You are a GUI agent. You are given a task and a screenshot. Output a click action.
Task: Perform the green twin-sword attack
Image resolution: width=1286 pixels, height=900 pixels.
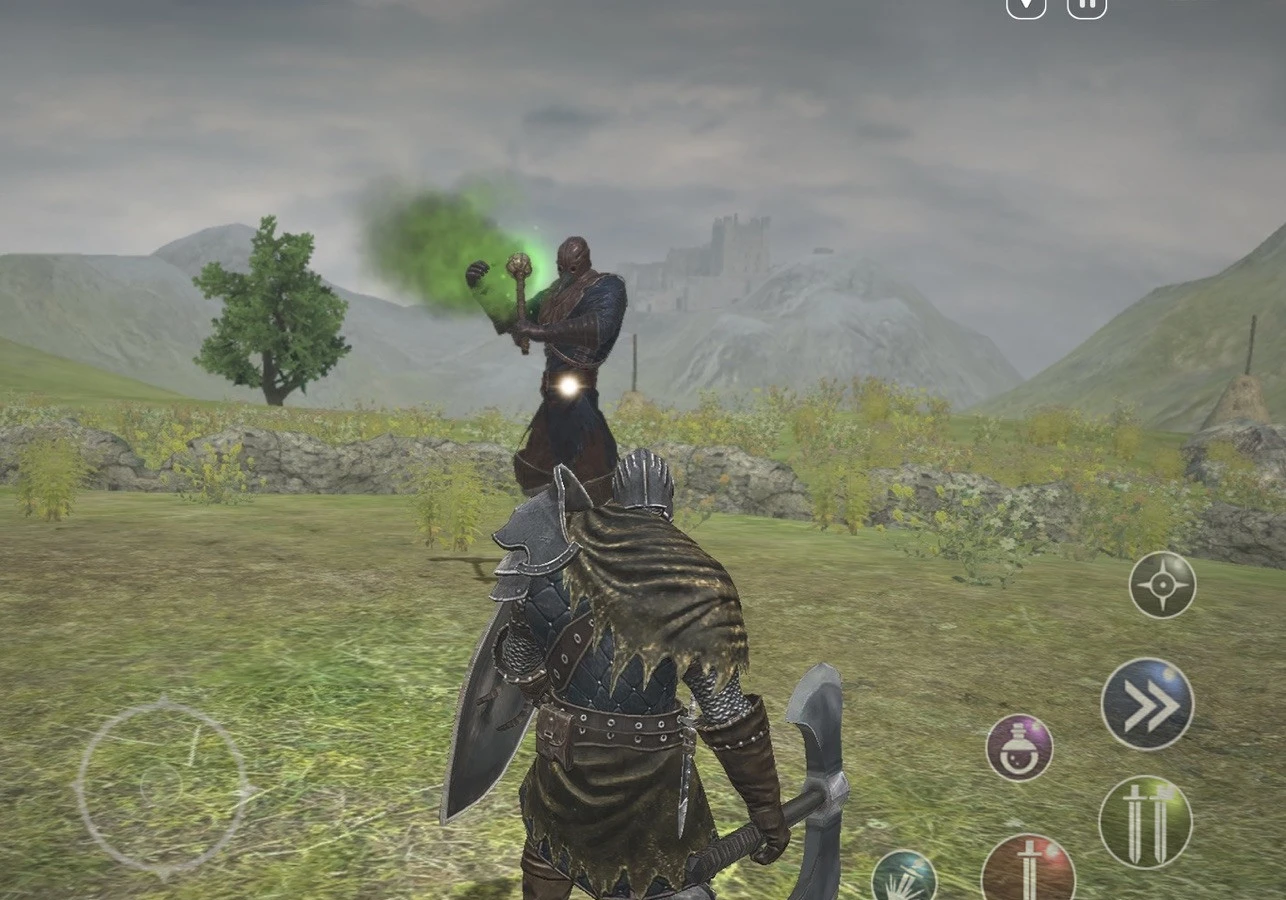[x=1145, y=821]
